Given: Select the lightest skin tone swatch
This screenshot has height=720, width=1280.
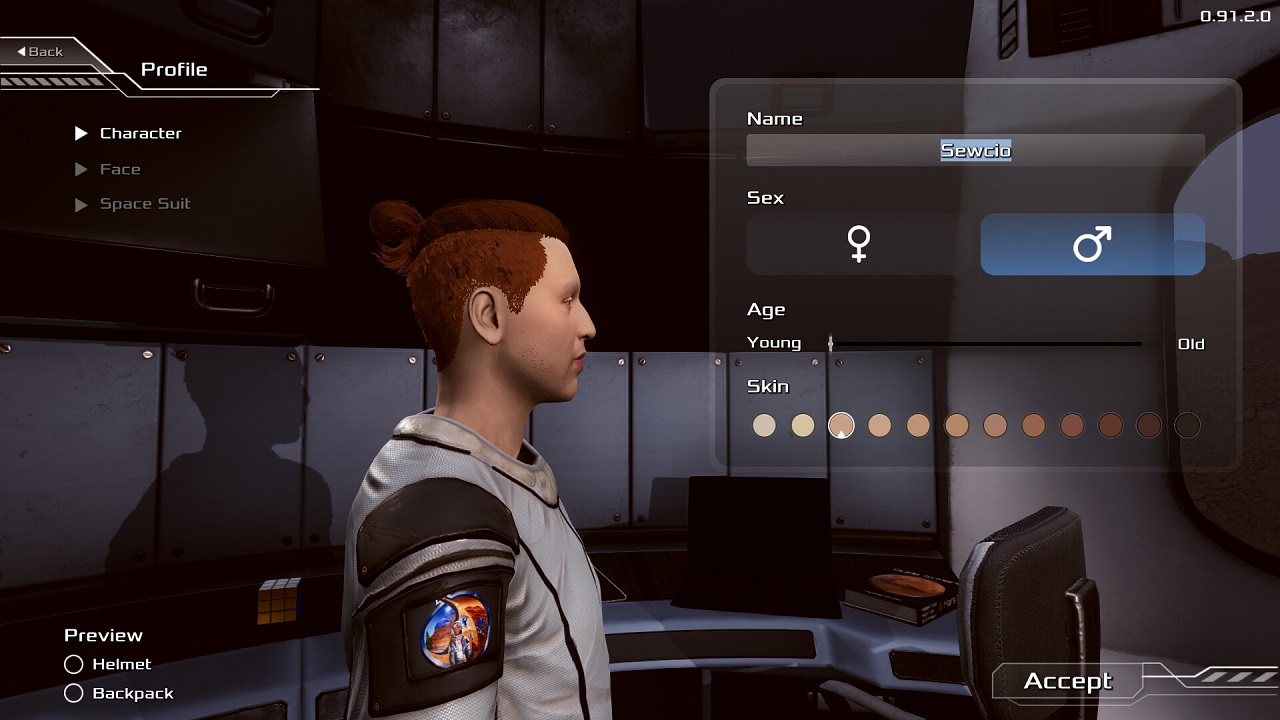Looking at the screenshot, I should 764,425.
